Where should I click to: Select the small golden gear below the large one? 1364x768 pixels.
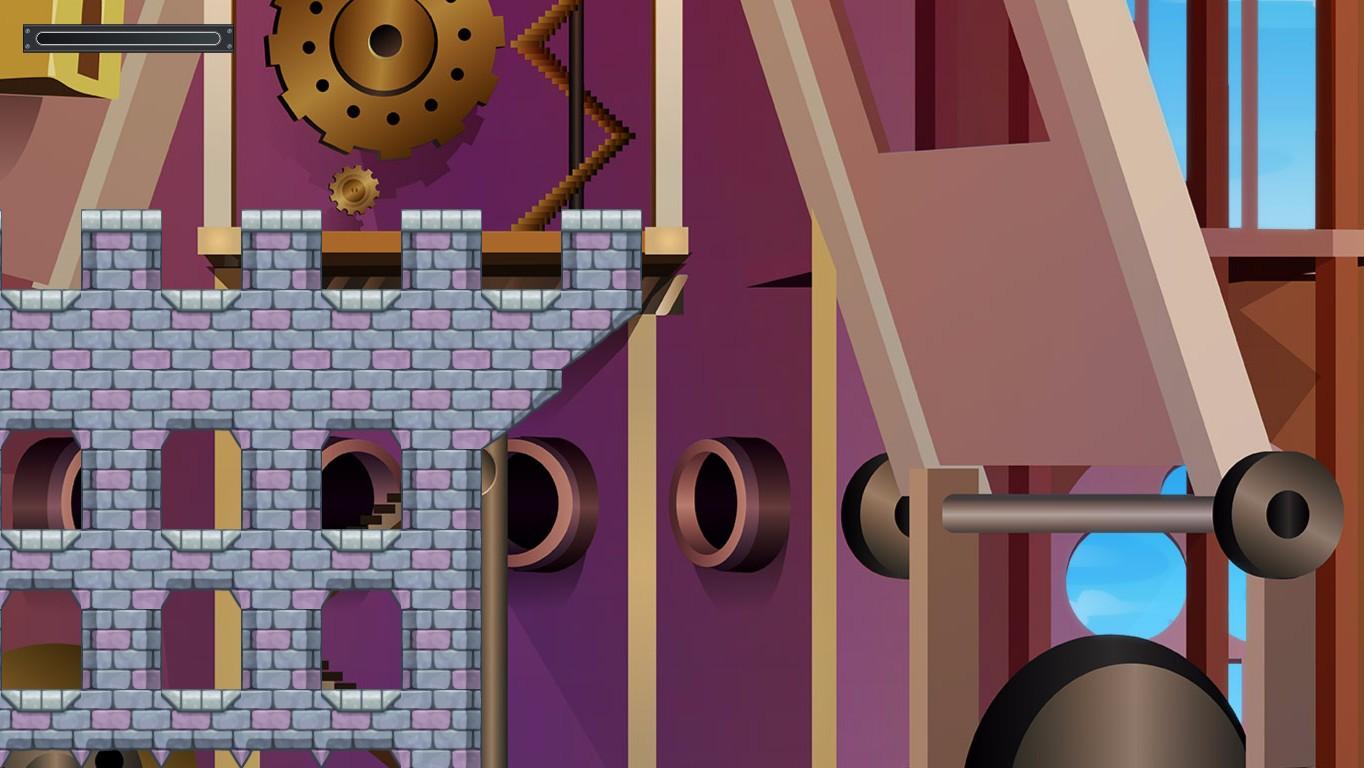pyautogui.click(x=352, y=190)
